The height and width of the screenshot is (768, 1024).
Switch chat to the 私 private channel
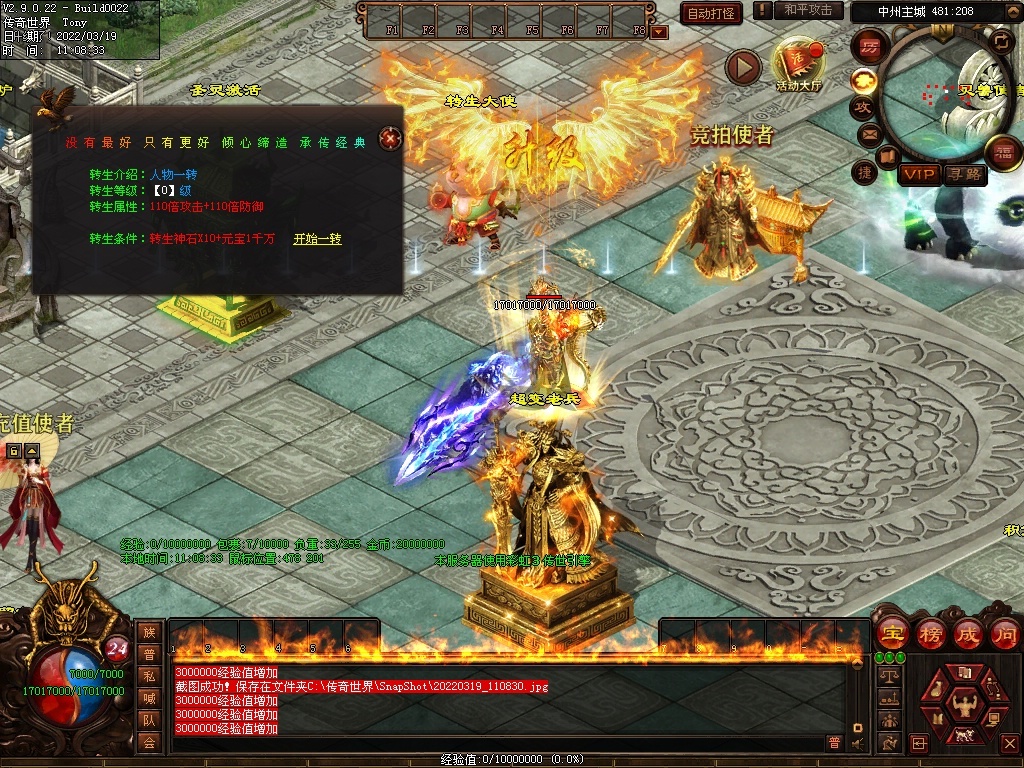149,675
